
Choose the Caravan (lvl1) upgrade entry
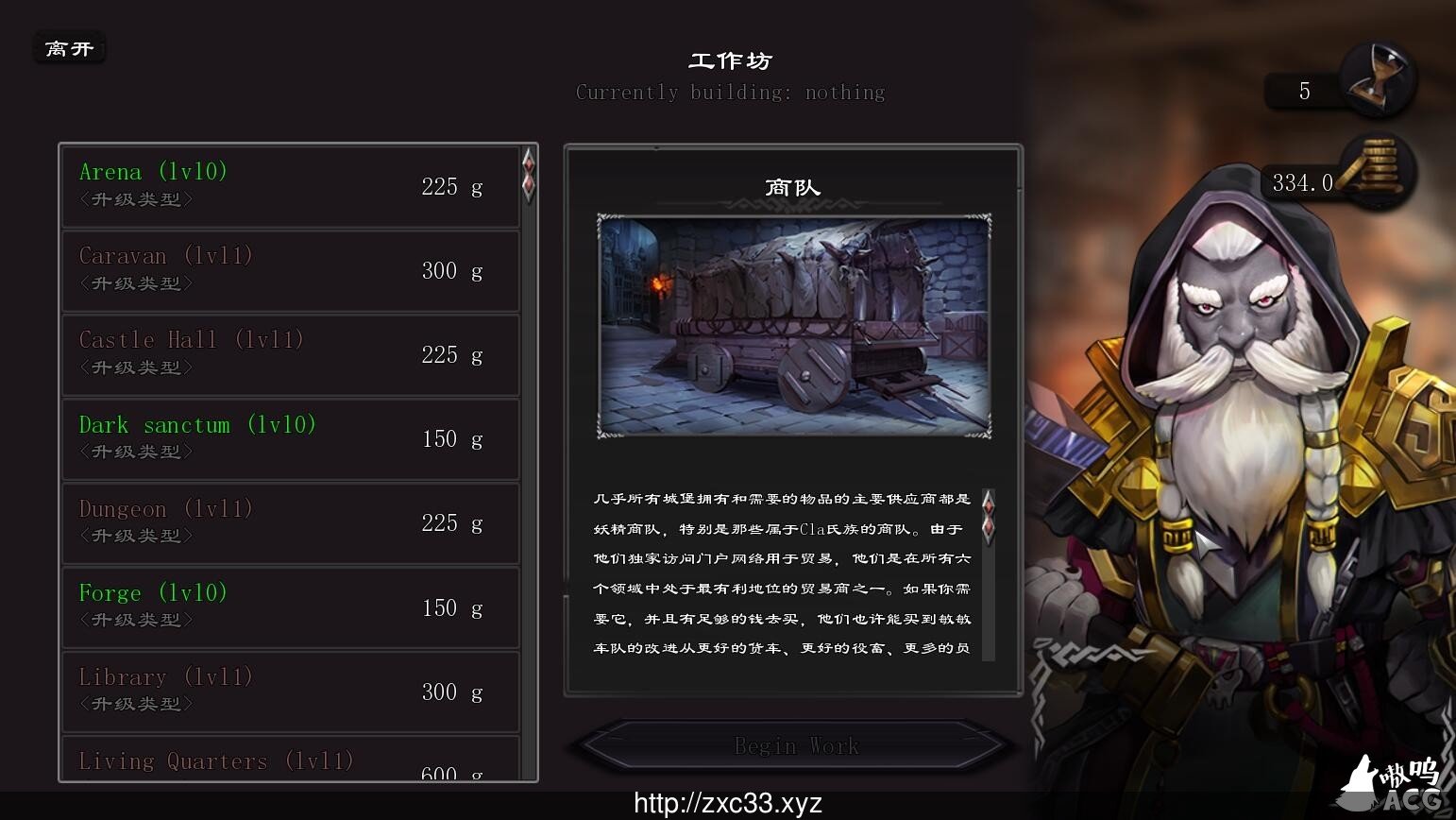coord(291,270)
